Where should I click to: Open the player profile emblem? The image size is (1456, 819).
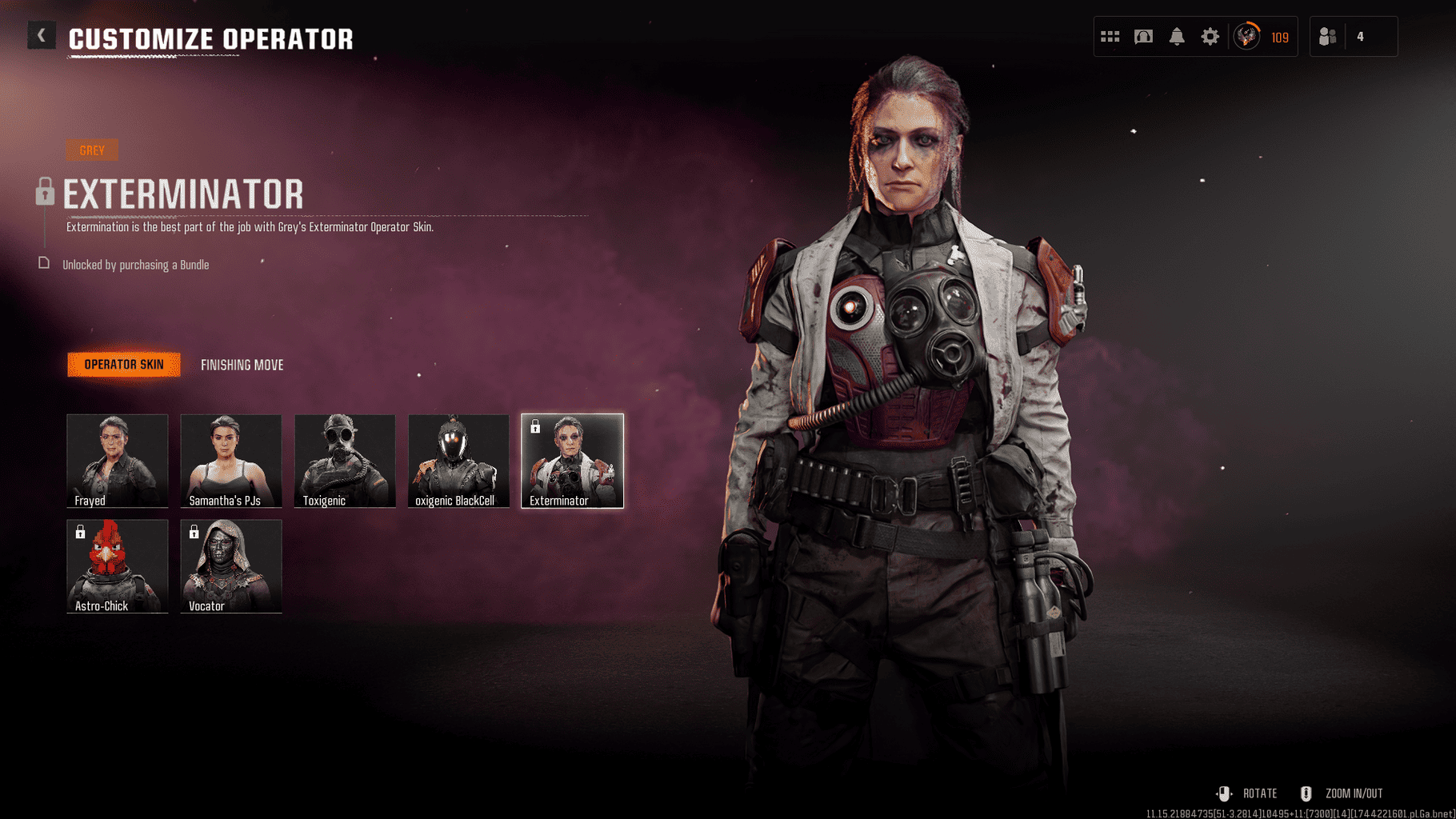1246,37
